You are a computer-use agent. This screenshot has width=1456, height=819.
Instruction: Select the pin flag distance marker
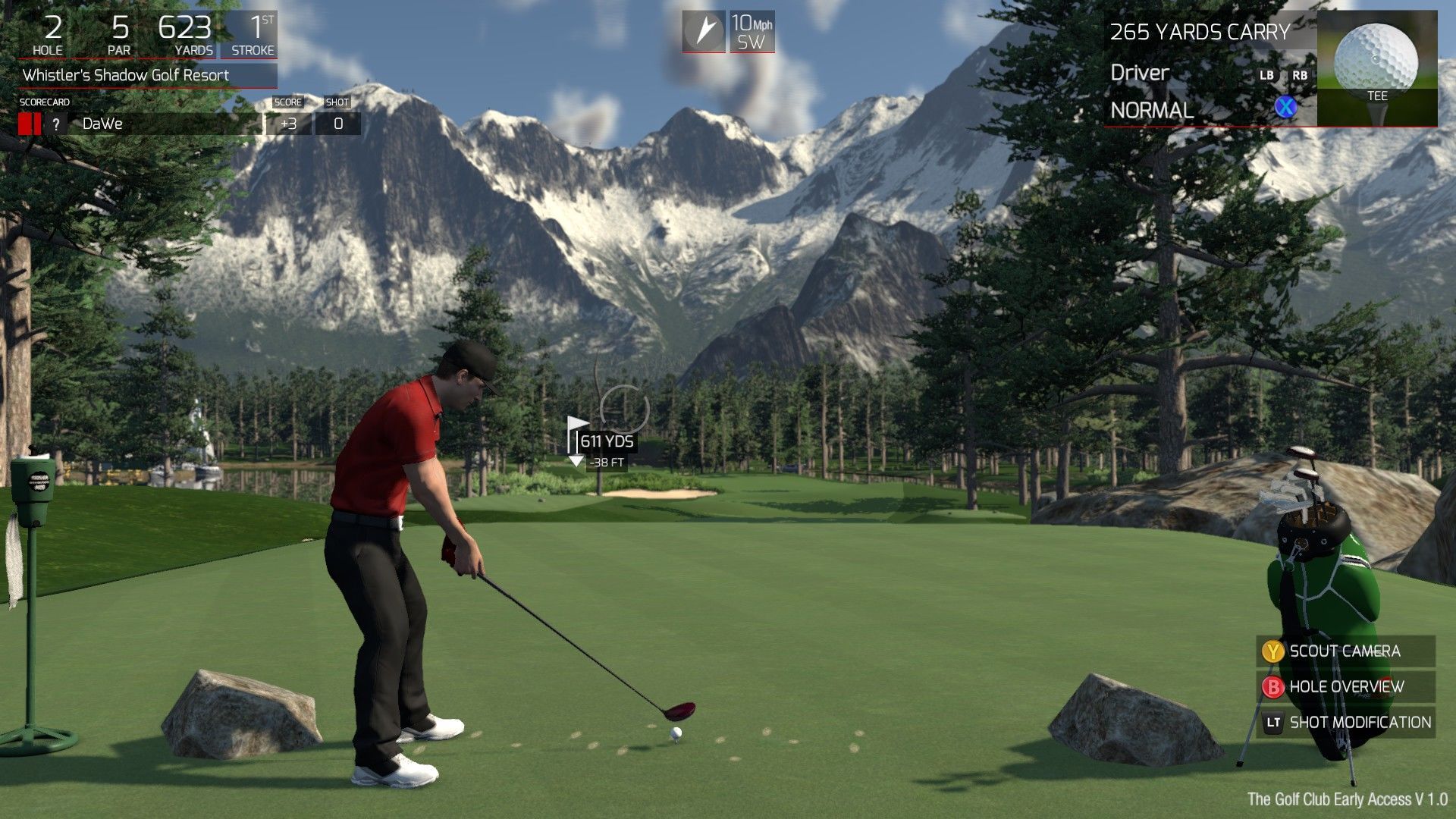pos(603,442)
